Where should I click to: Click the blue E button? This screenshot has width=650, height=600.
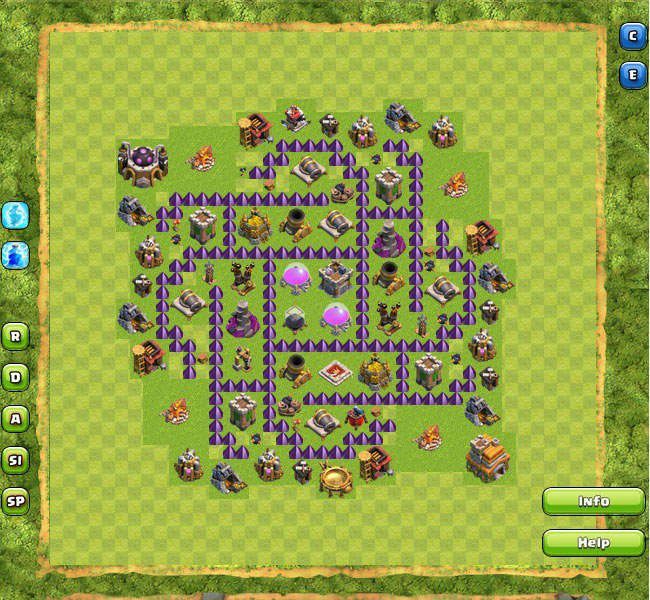point(632,74)
